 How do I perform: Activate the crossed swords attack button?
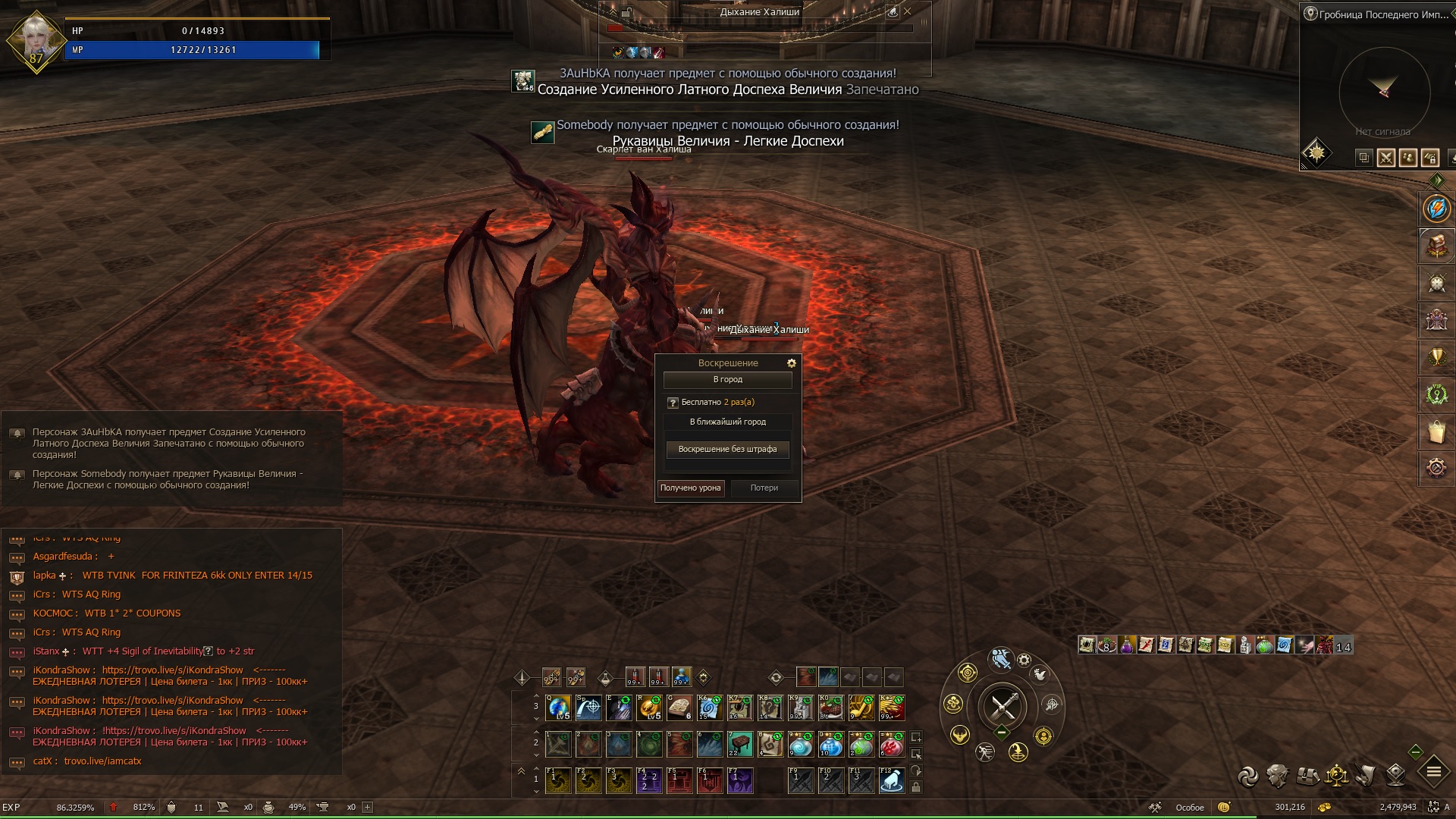pos(1003,707)
